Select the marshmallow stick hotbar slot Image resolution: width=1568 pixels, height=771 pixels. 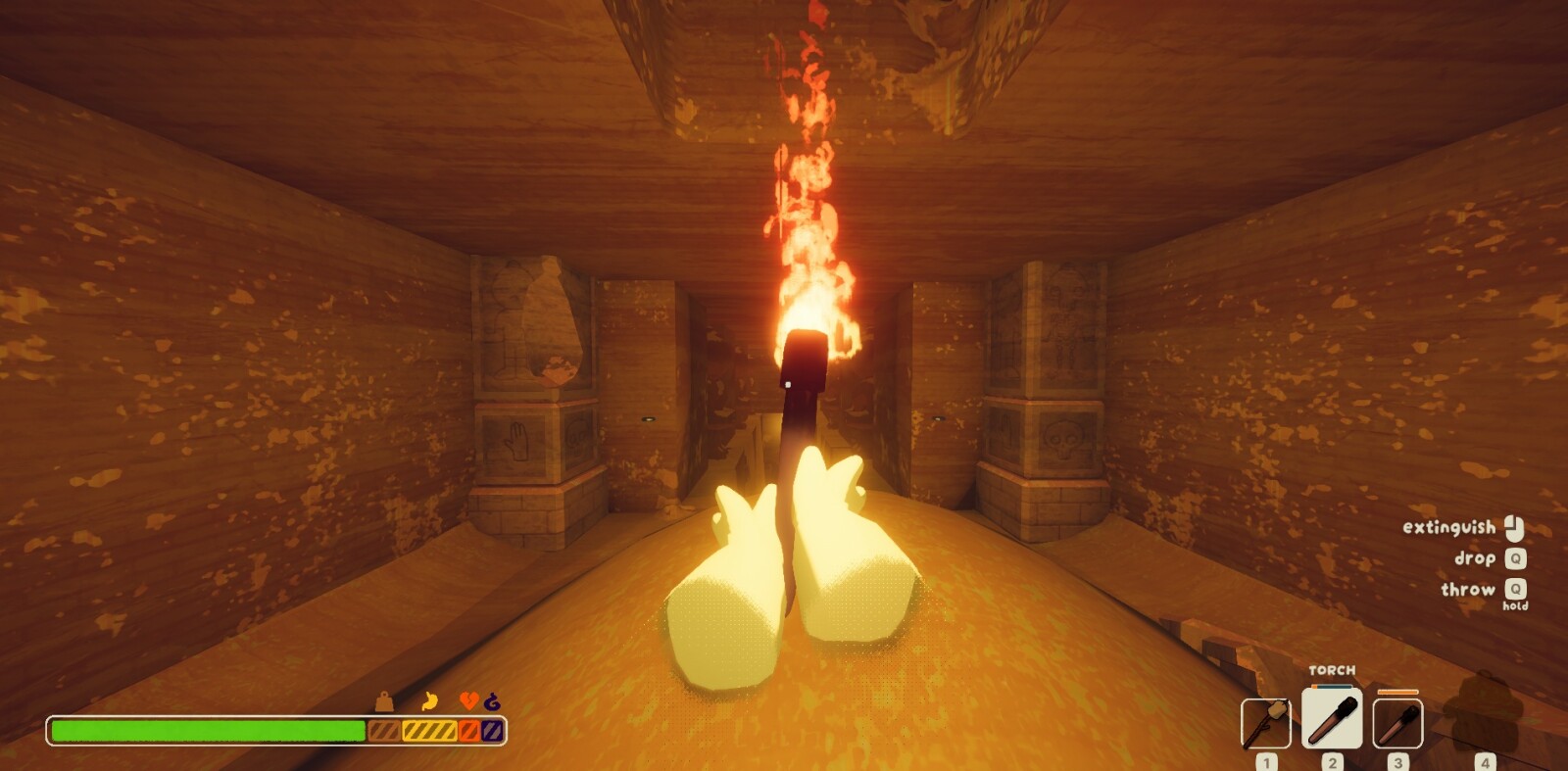[x=1265, y=724]
